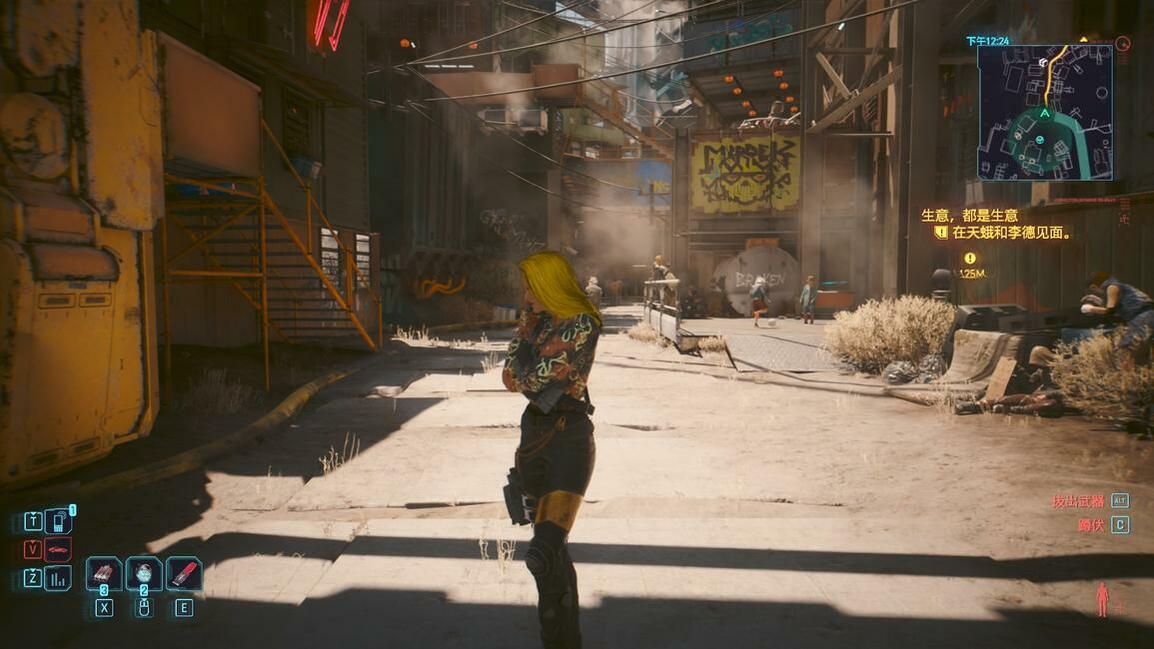The height and width of the screenshot is (649, 1154).
Task: Open the radio equalizer bars icon
Action: pos(58,577)
